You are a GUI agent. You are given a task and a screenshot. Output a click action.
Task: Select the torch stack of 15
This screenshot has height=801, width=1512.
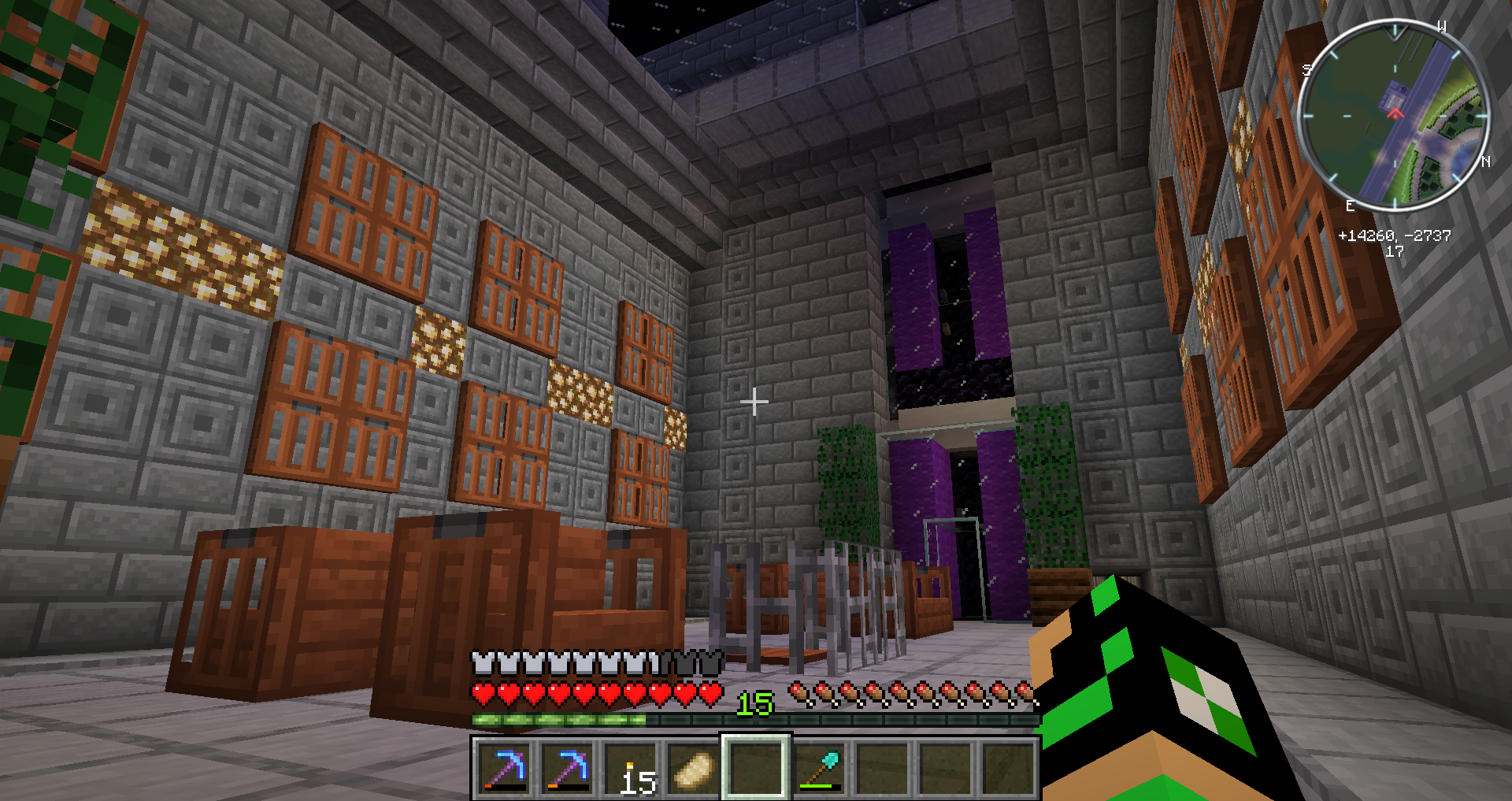630,768
